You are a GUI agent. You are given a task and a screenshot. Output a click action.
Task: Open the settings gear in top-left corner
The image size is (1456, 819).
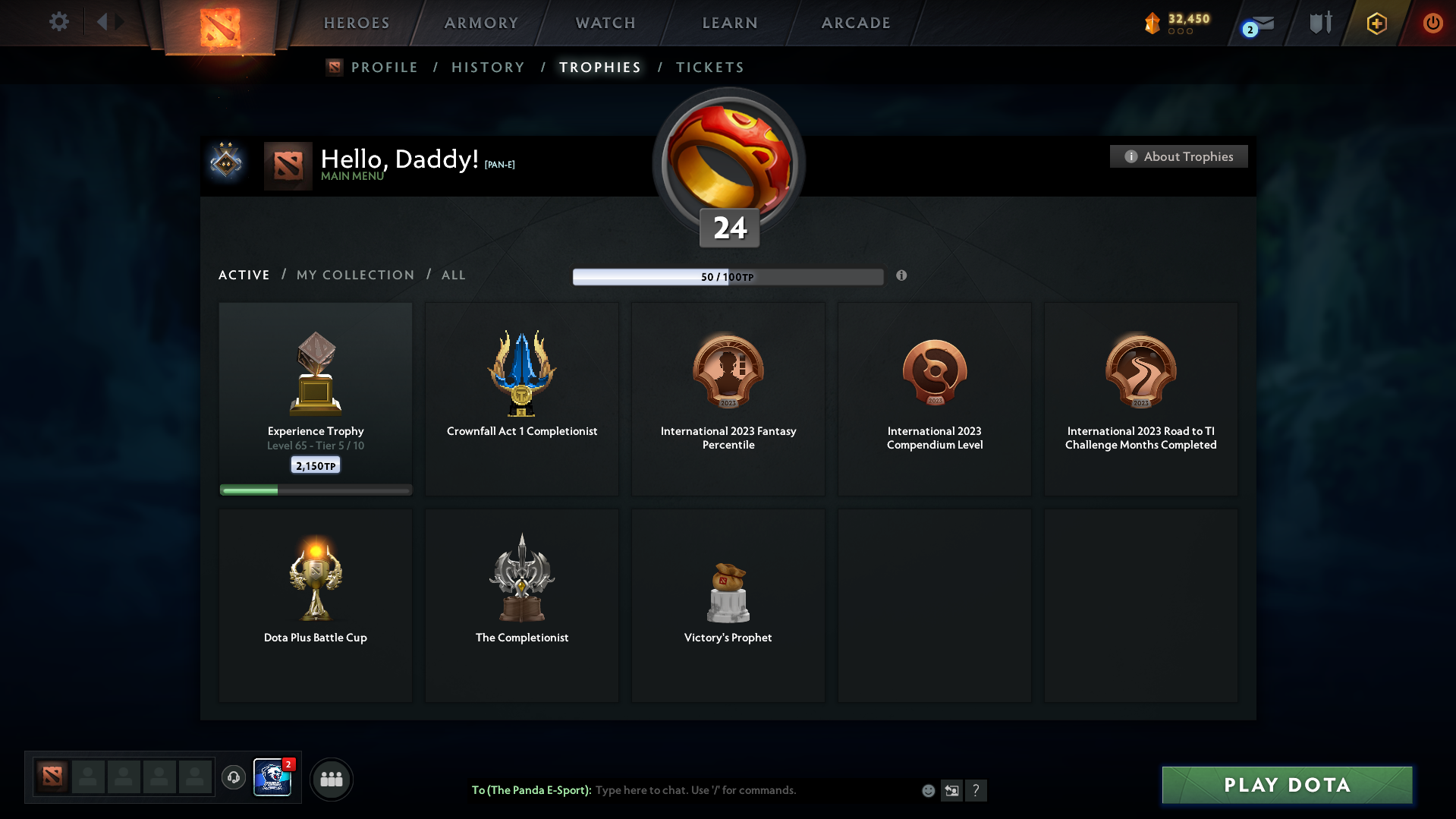point(59,22)
